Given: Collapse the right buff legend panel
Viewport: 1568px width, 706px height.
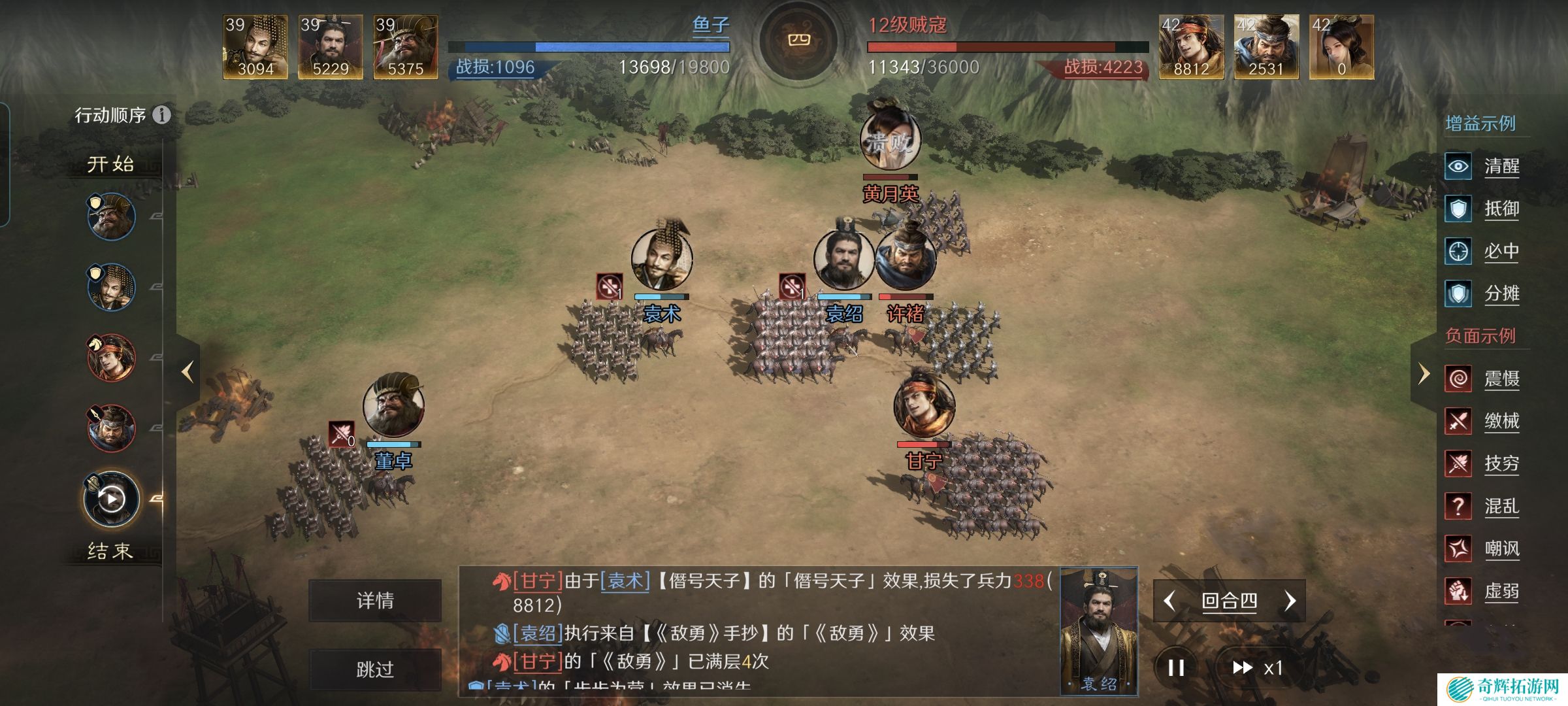Looking at the screenshot, I should click(x=1424, y=374).
